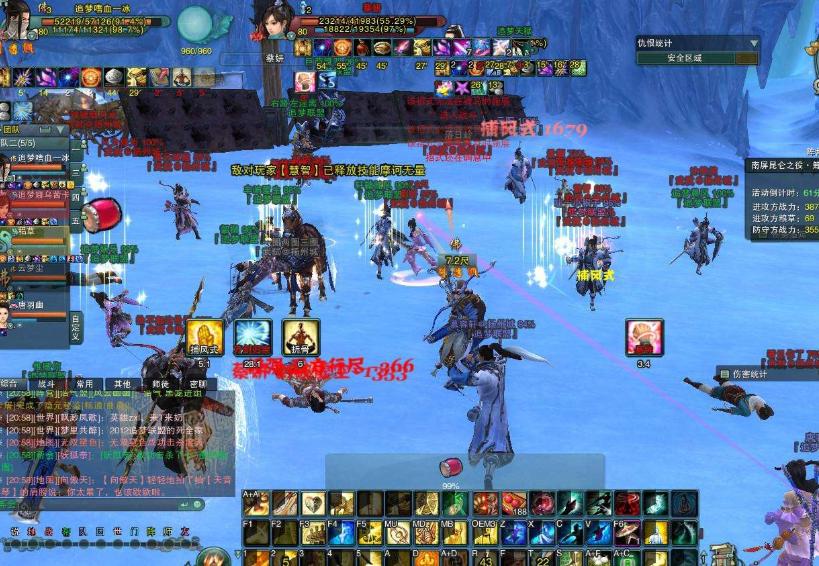Activate the F4 blue skill slot

point(341,531)
